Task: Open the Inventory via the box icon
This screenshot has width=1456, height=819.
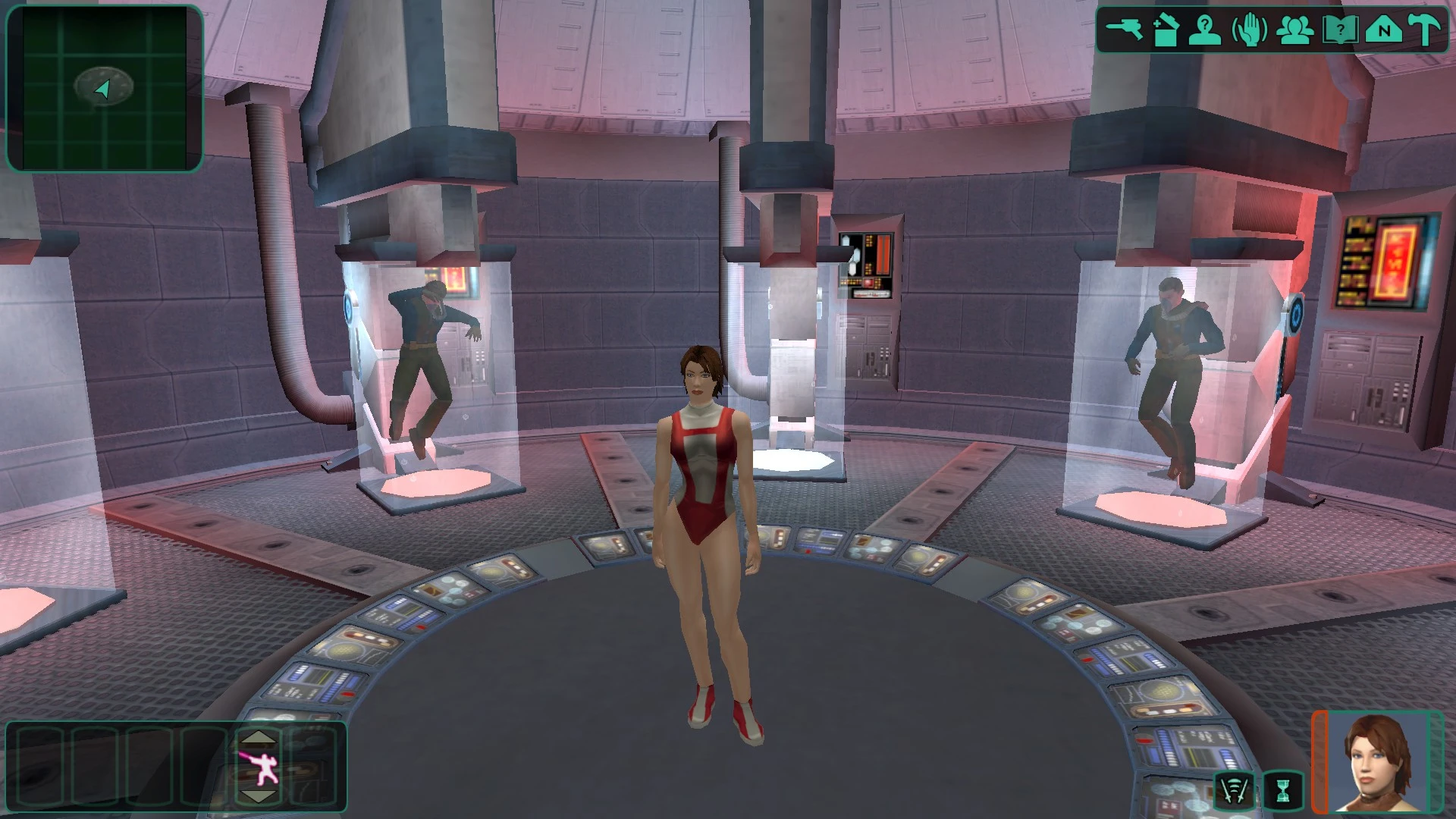Action: (x=1166, y=30)
